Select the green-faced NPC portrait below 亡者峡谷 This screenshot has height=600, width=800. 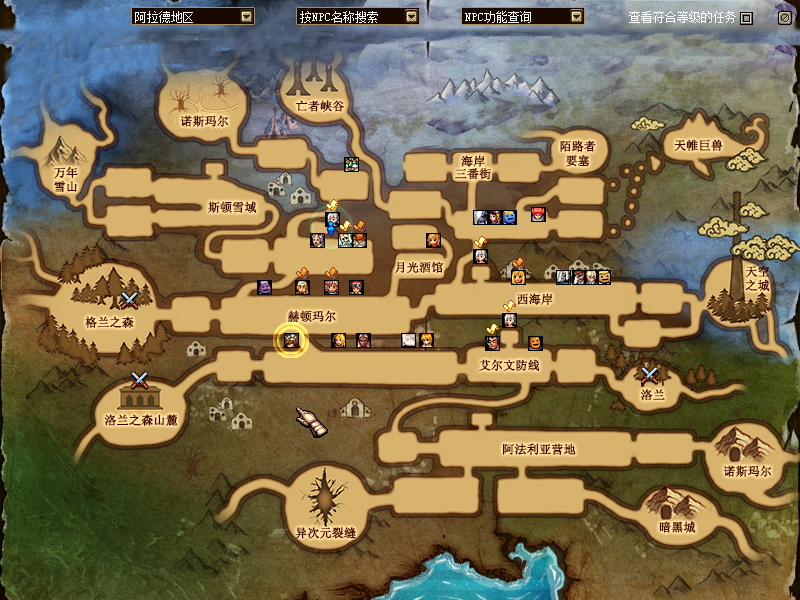pos(351,165)
